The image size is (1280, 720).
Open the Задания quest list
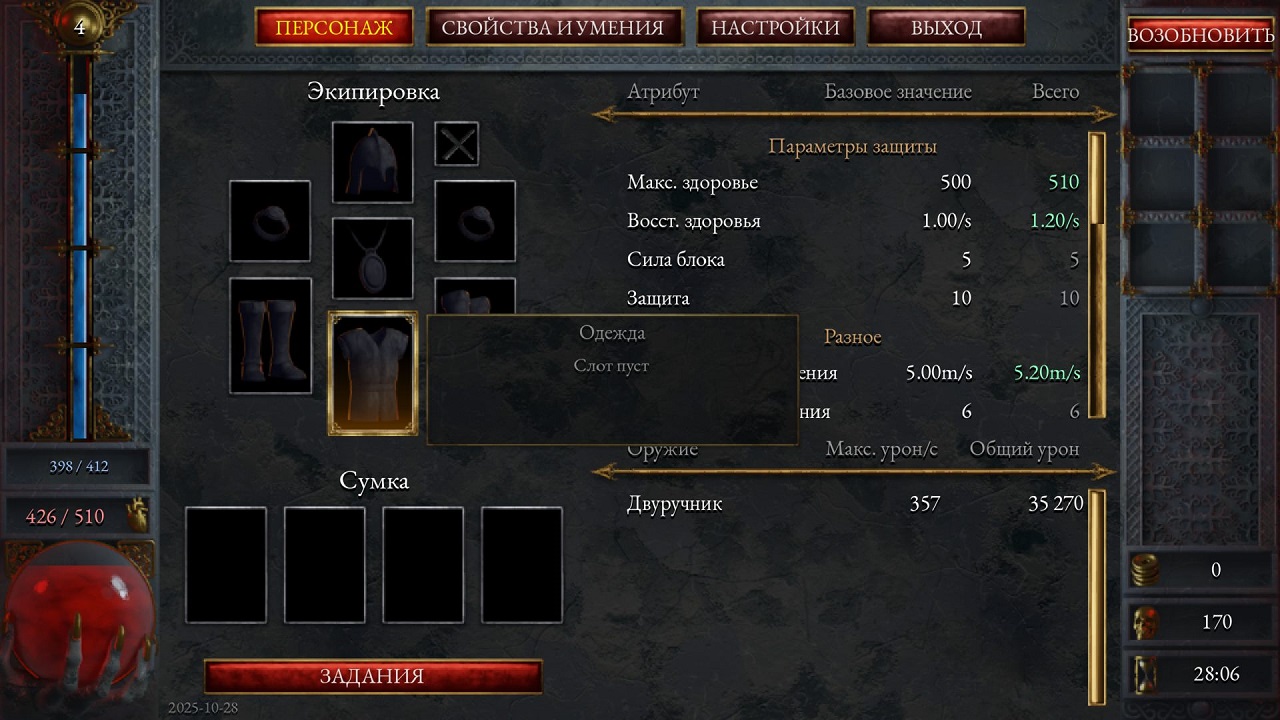coord(372,676)
